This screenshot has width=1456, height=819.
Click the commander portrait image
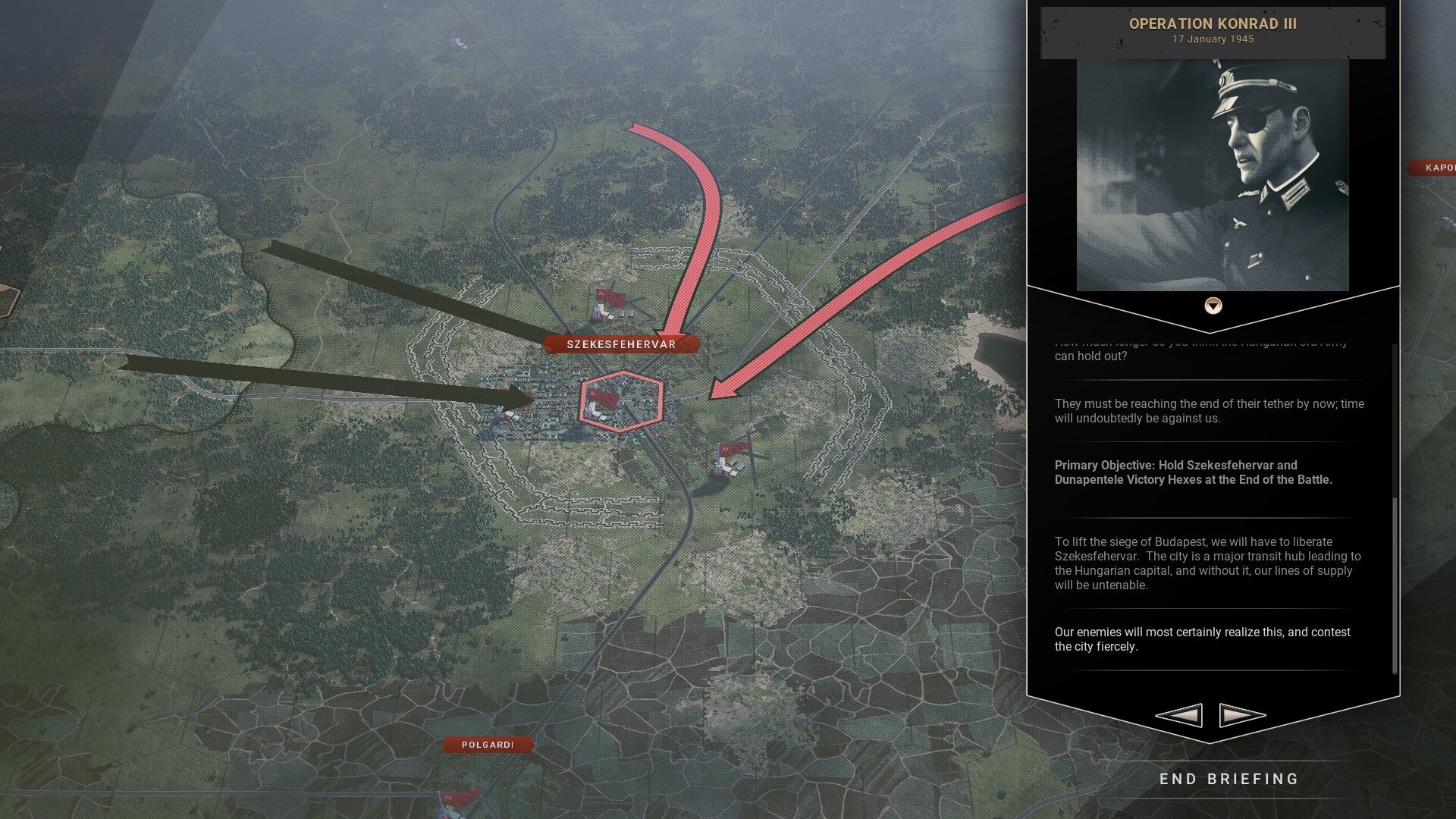[1213, 174]
